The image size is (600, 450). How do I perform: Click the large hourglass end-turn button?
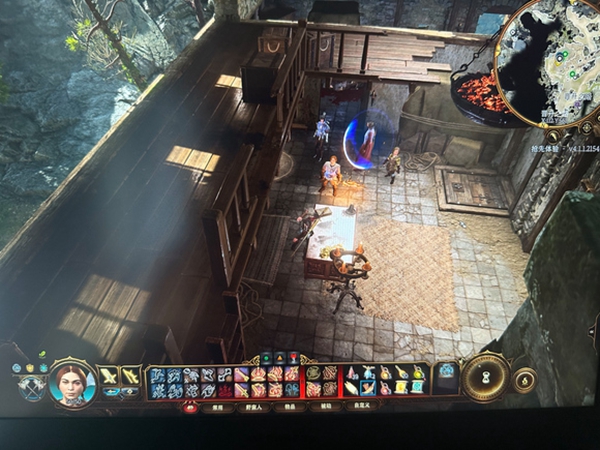(486, 377)
